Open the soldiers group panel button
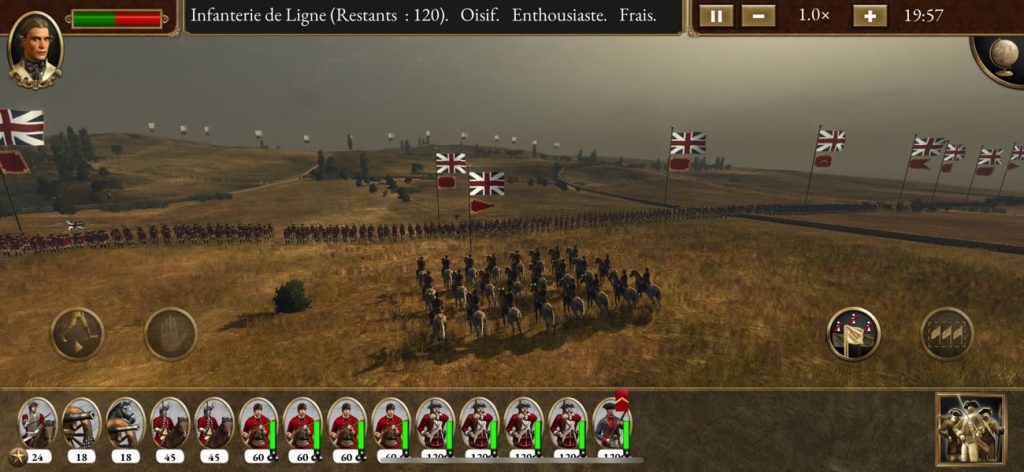1024x472 pixels. pos(969,428)
